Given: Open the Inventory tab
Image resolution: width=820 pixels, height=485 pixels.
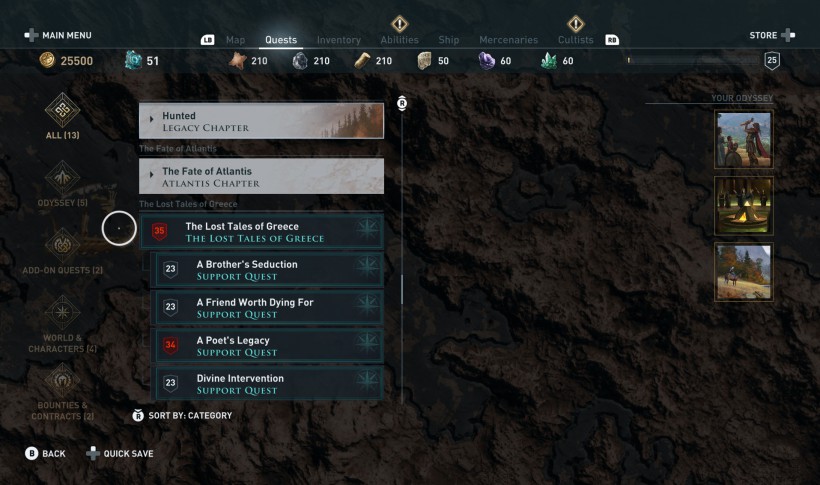Looking at the screenshot, I should pos(338,40).
